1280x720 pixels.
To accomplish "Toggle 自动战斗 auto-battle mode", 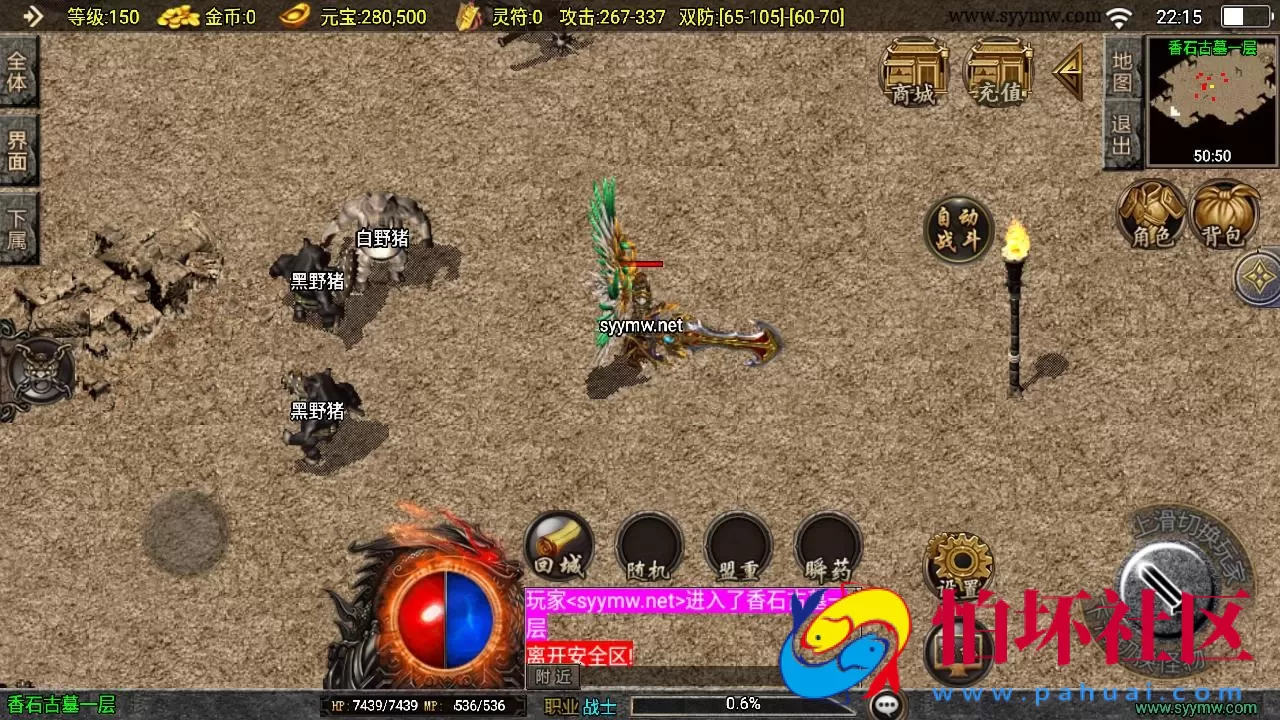I will (957, 230).
